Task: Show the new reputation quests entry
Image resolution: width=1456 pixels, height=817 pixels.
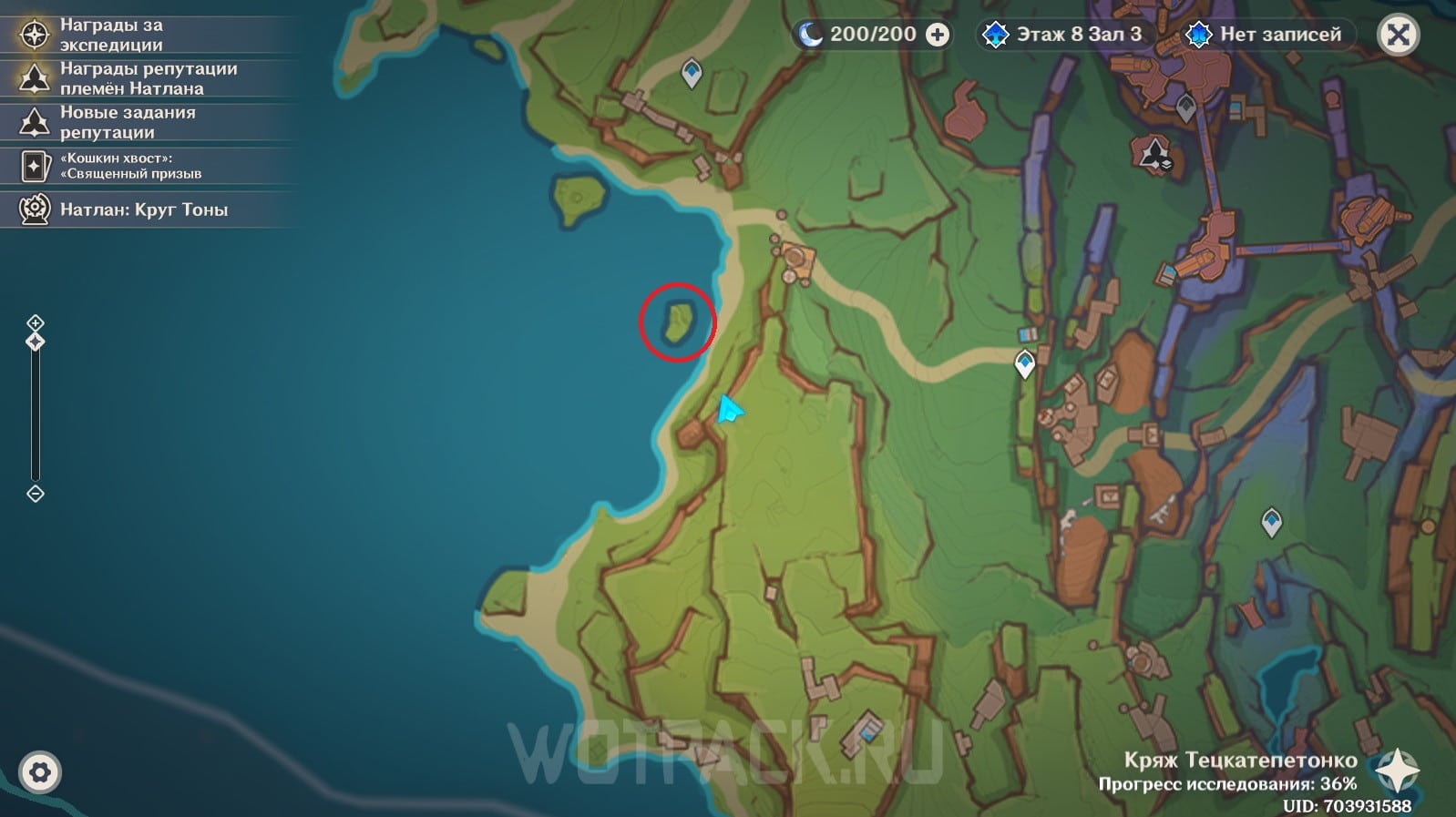Action: pos(128,122)
